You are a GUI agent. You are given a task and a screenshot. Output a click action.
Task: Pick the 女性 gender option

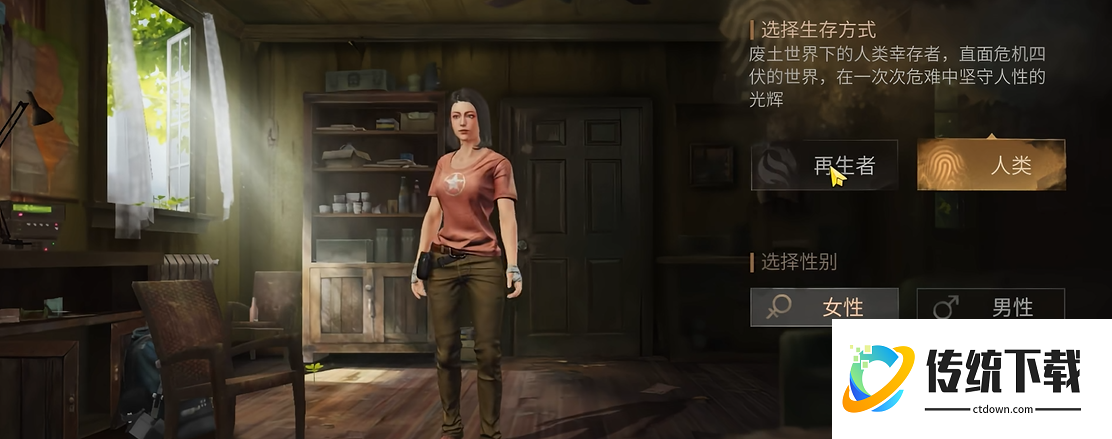click(824, 306)
